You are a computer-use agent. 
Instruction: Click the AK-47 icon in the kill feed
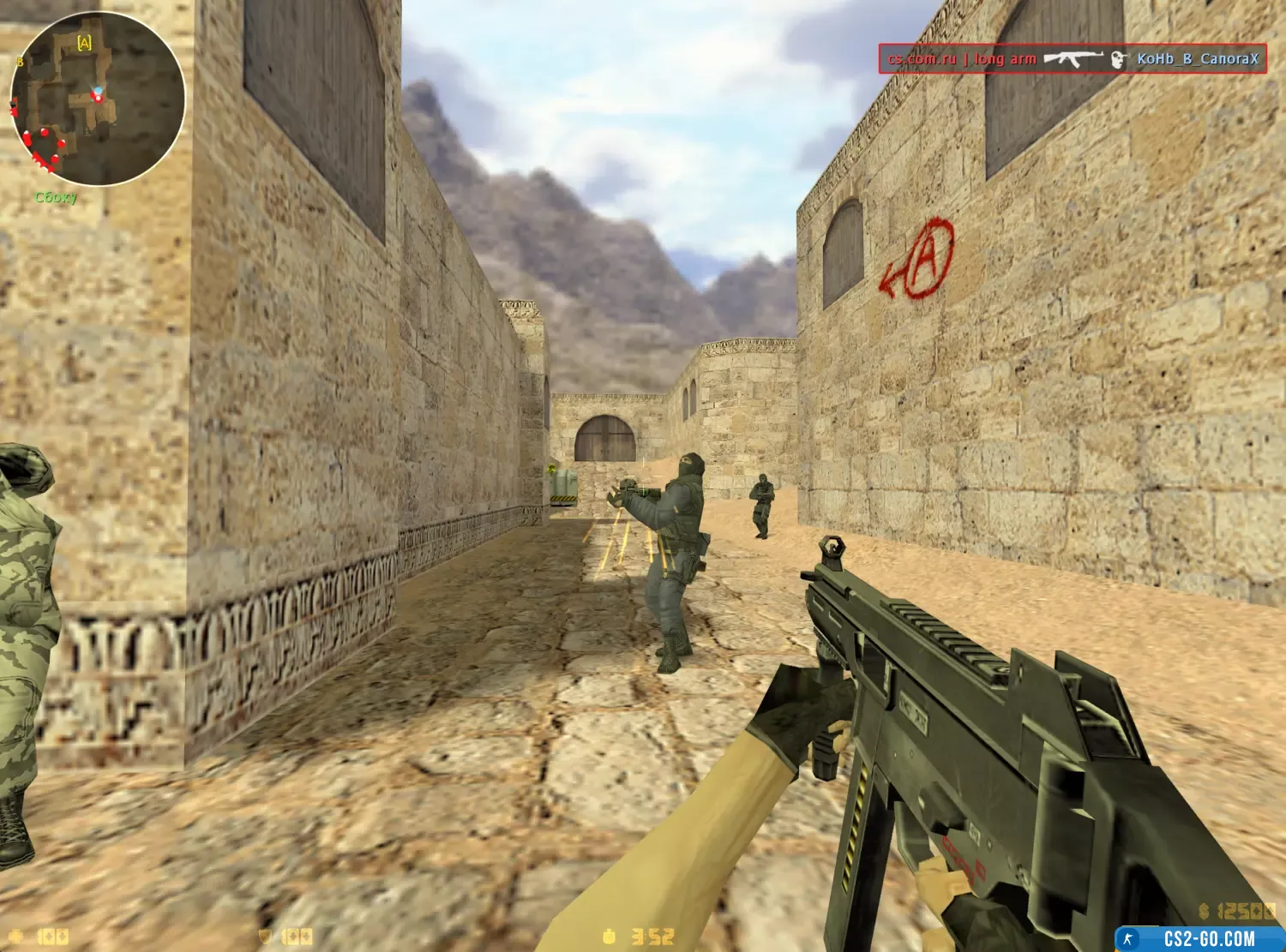(1073, 59)
